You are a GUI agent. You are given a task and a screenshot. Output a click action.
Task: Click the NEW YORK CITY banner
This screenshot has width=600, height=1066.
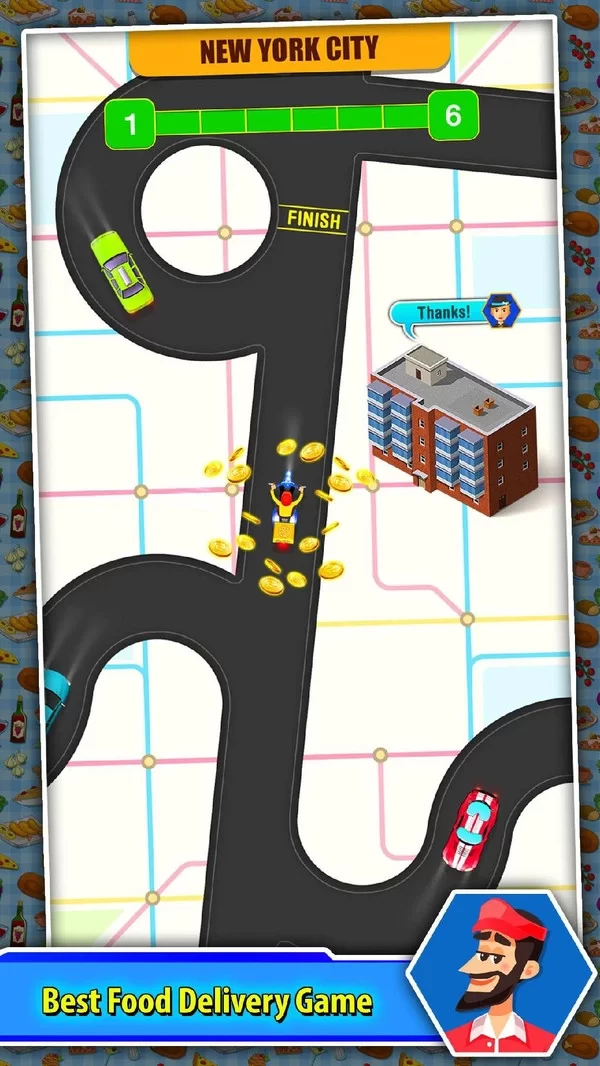coord(288,51)
